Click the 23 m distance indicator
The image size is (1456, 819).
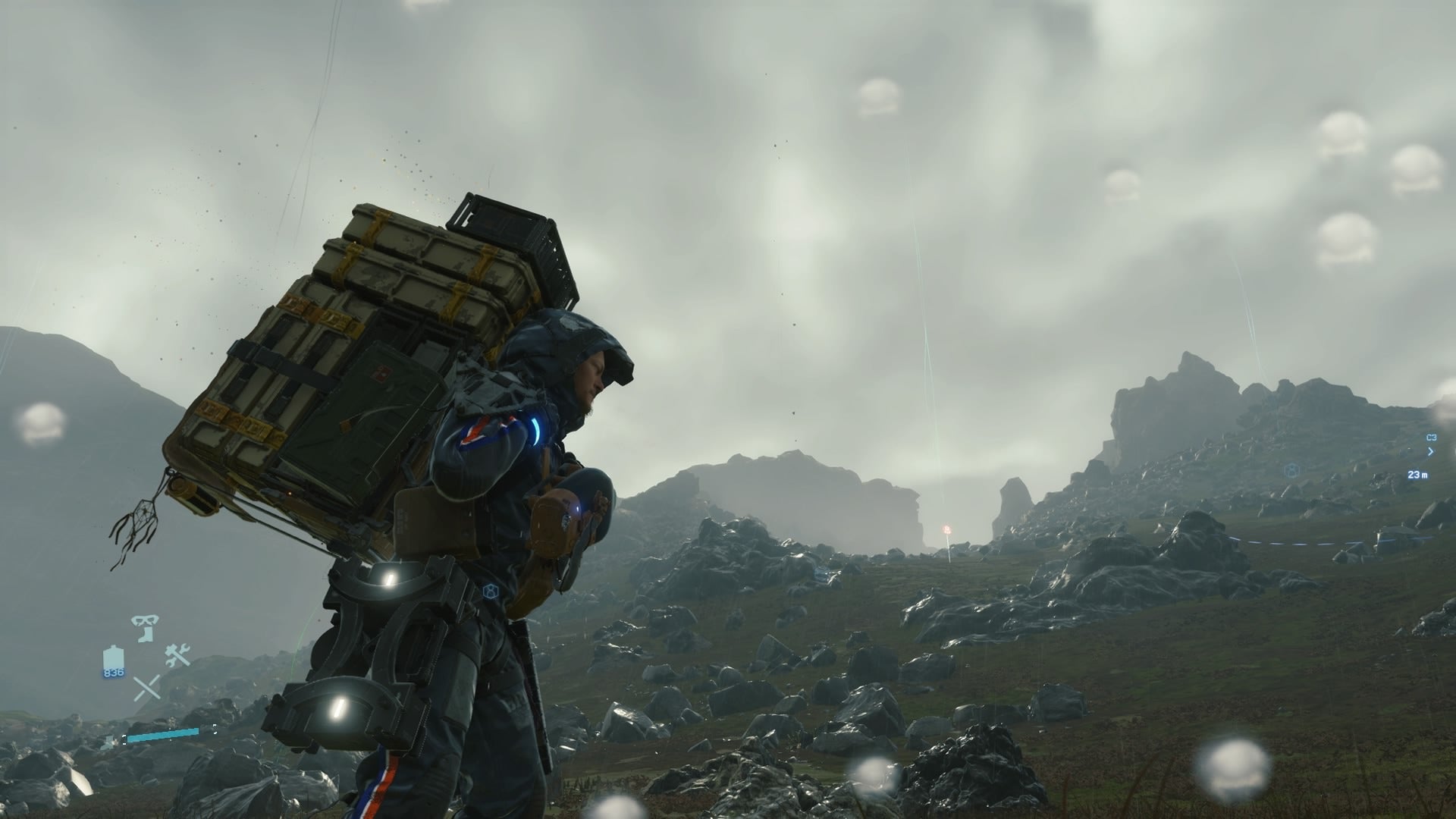(x=1417, y=475)
